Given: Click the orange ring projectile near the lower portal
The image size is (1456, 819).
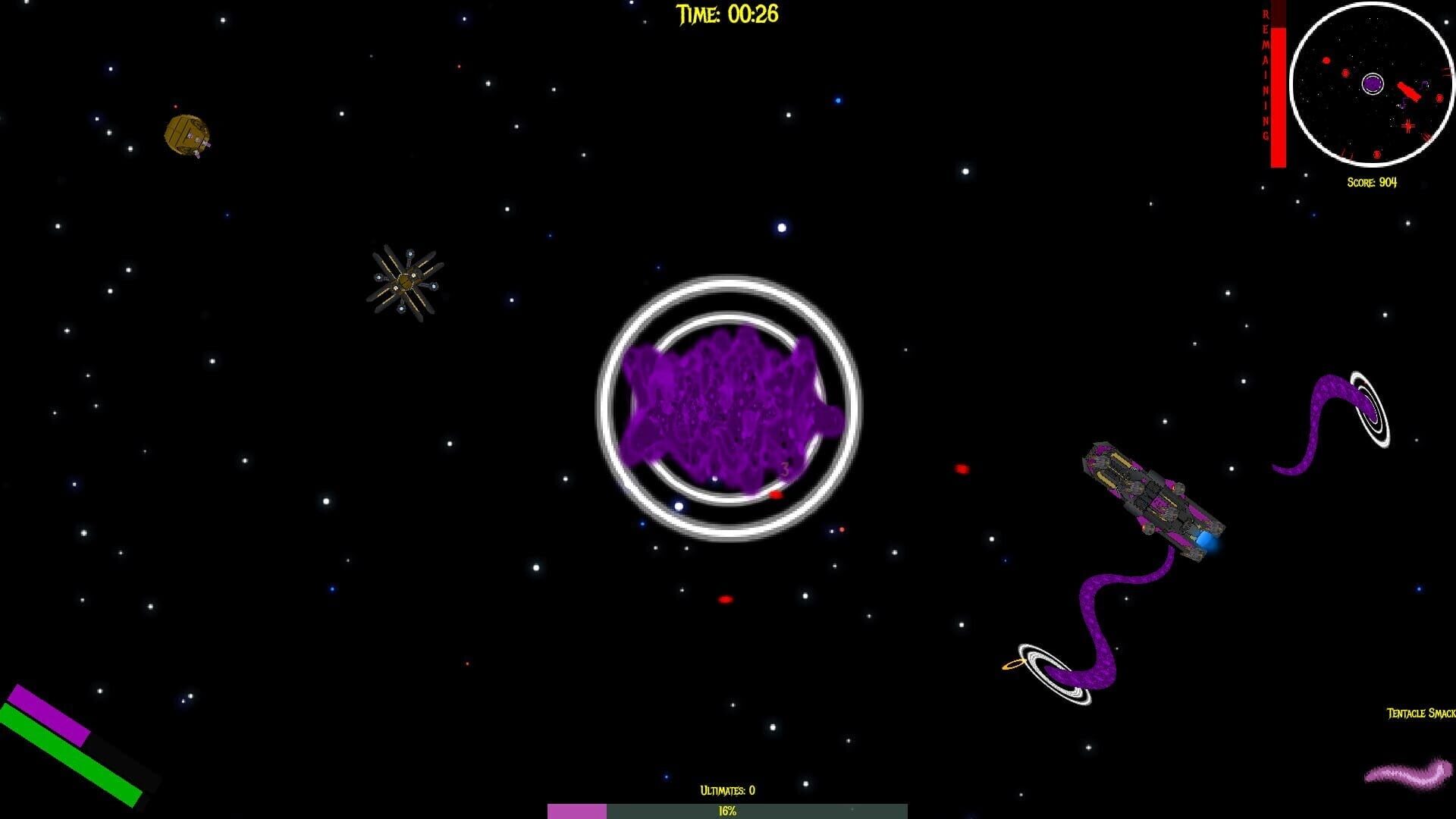Looking at the screenshot, I should pyautogui.click(x=1015, y=666).
